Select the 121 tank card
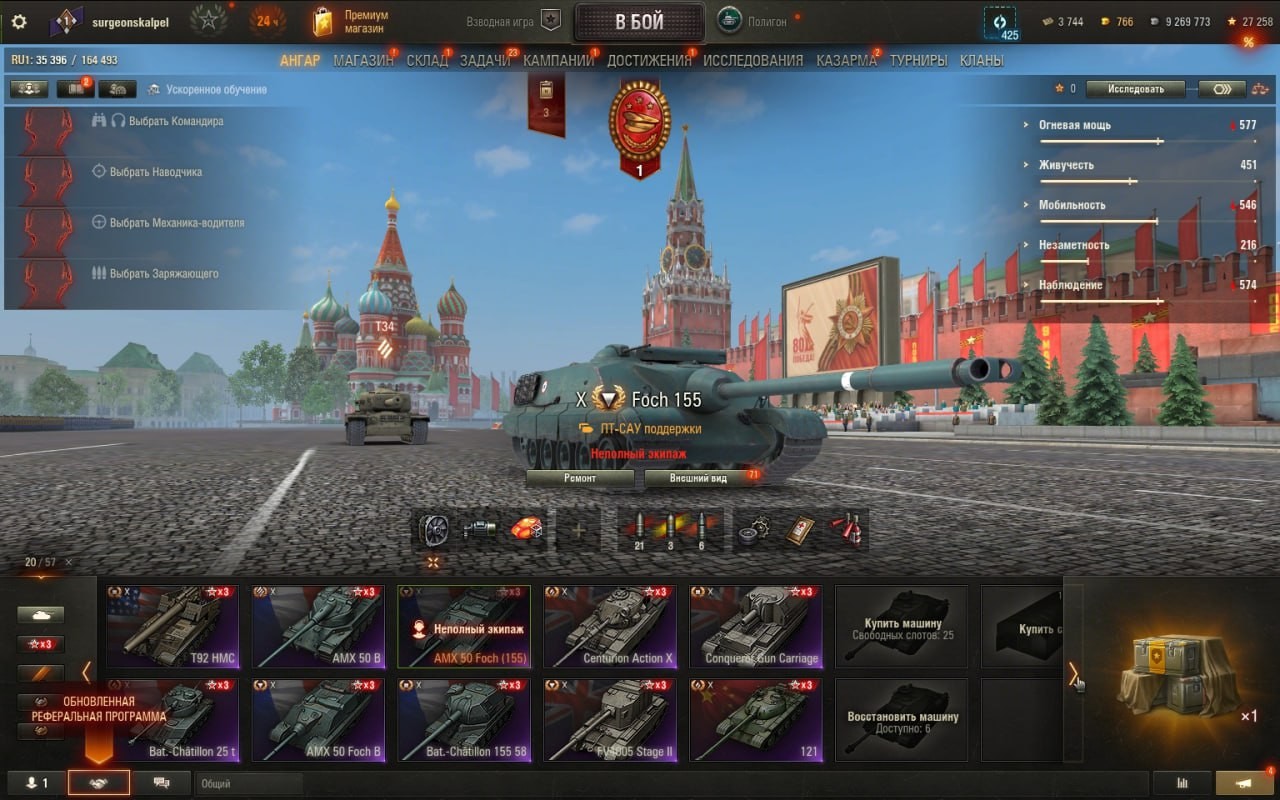Image resolution: width=1280 pixels, height=800 pixels. [x=756, y=720]
